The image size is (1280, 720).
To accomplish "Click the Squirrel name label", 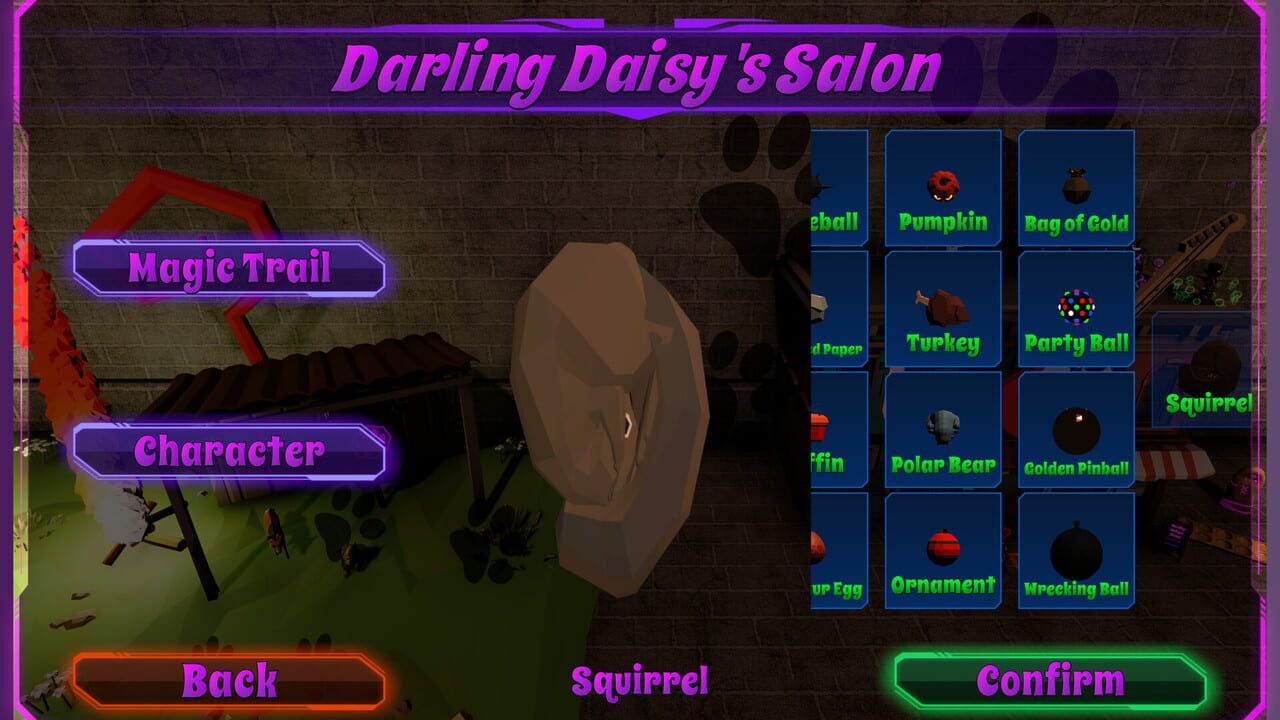I will [638, 682].
